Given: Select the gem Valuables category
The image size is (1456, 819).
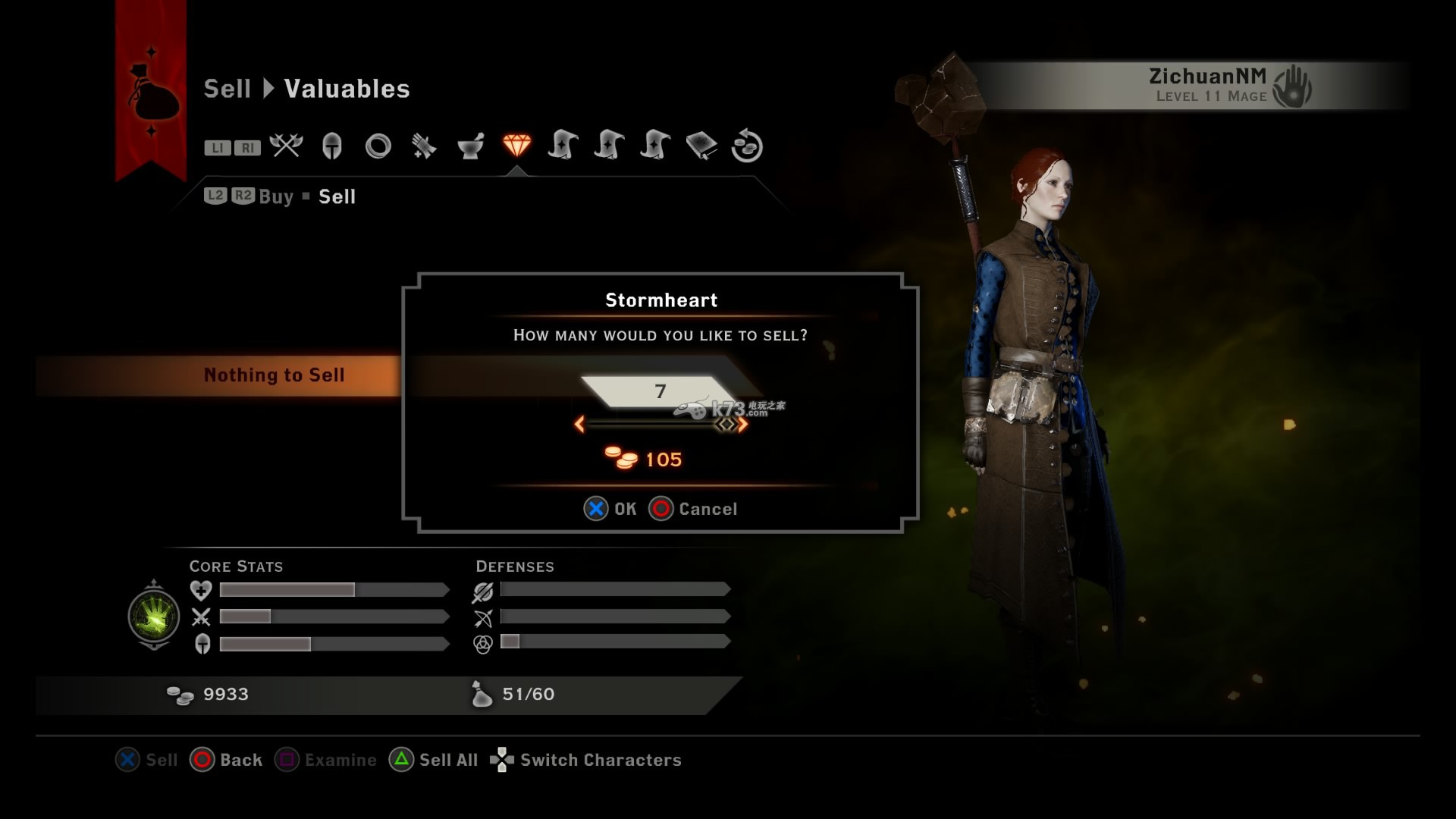Looking at the screenshot, I should 516,145.
